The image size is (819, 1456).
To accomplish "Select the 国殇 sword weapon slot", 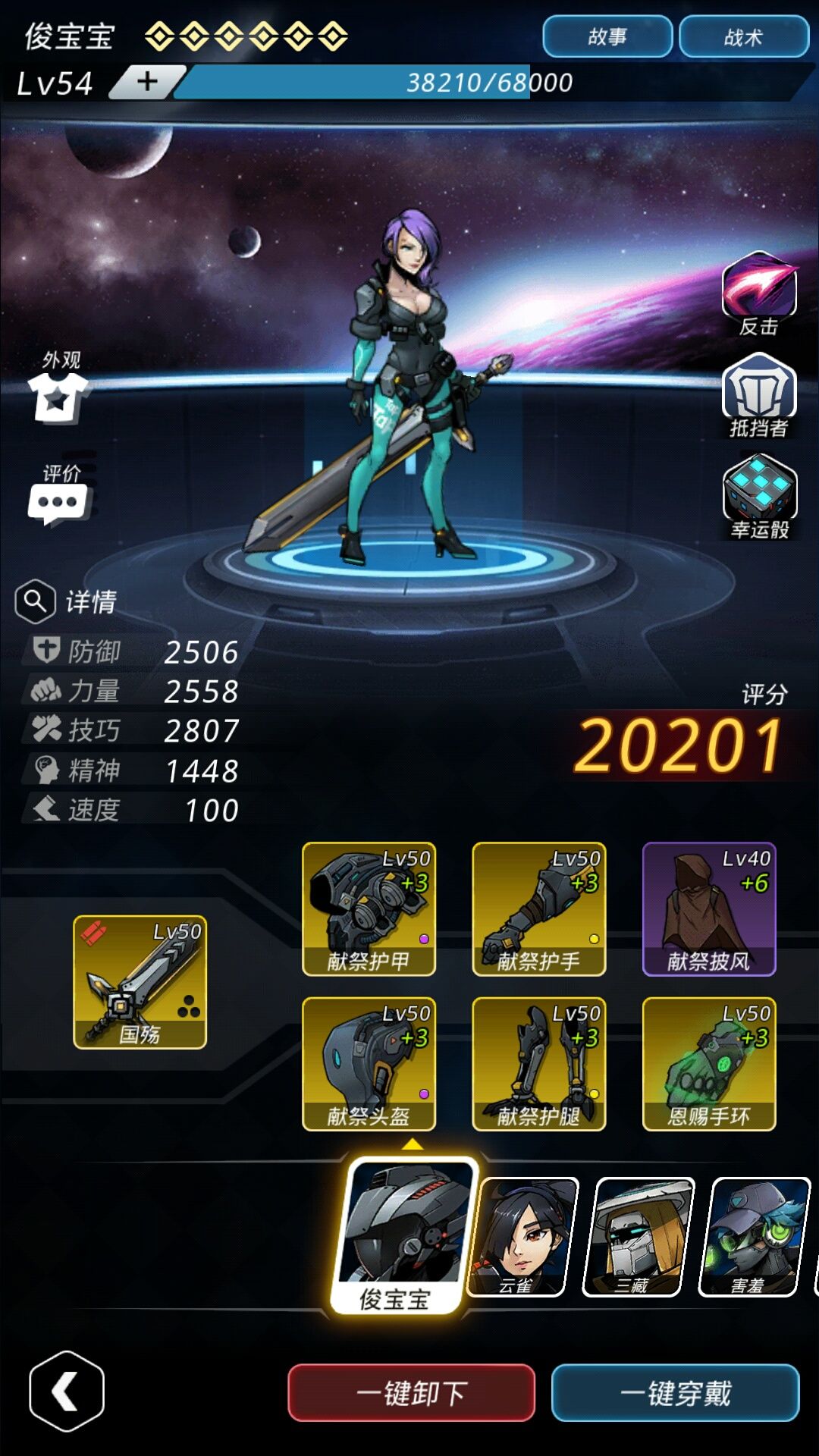I will [x=140, y=982].
